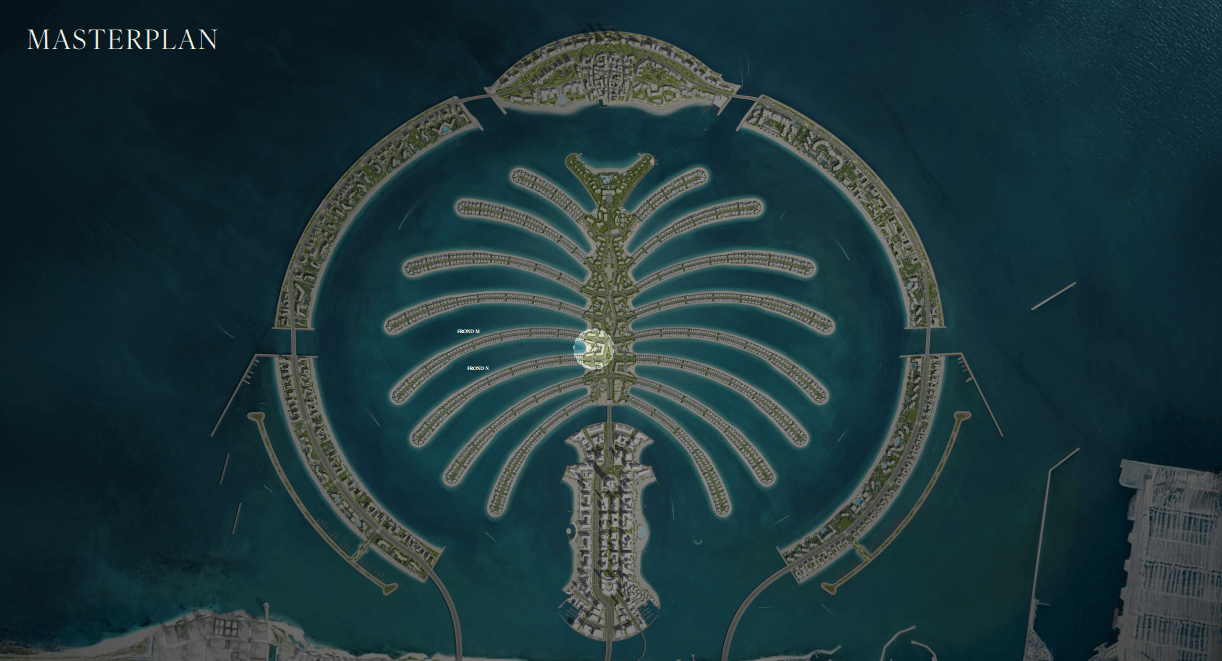
Task: Choose the FROND N map label
Action: point(478,368)
